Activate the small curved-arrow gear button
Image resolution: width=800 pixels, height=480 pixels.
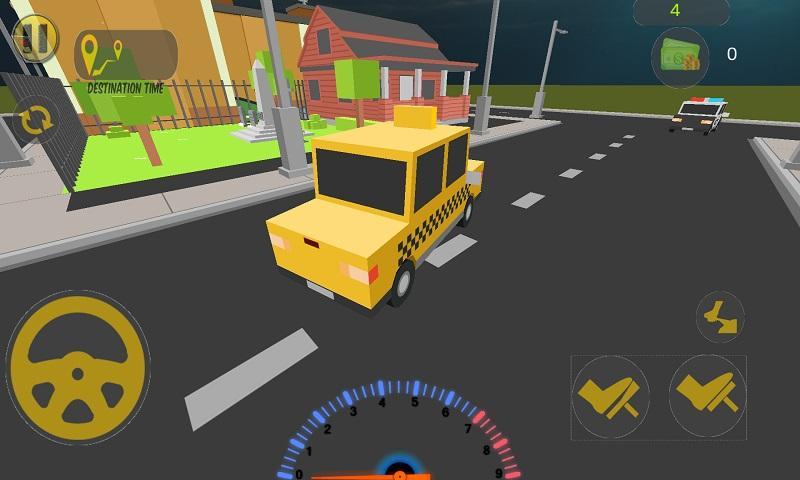(720, 317)
